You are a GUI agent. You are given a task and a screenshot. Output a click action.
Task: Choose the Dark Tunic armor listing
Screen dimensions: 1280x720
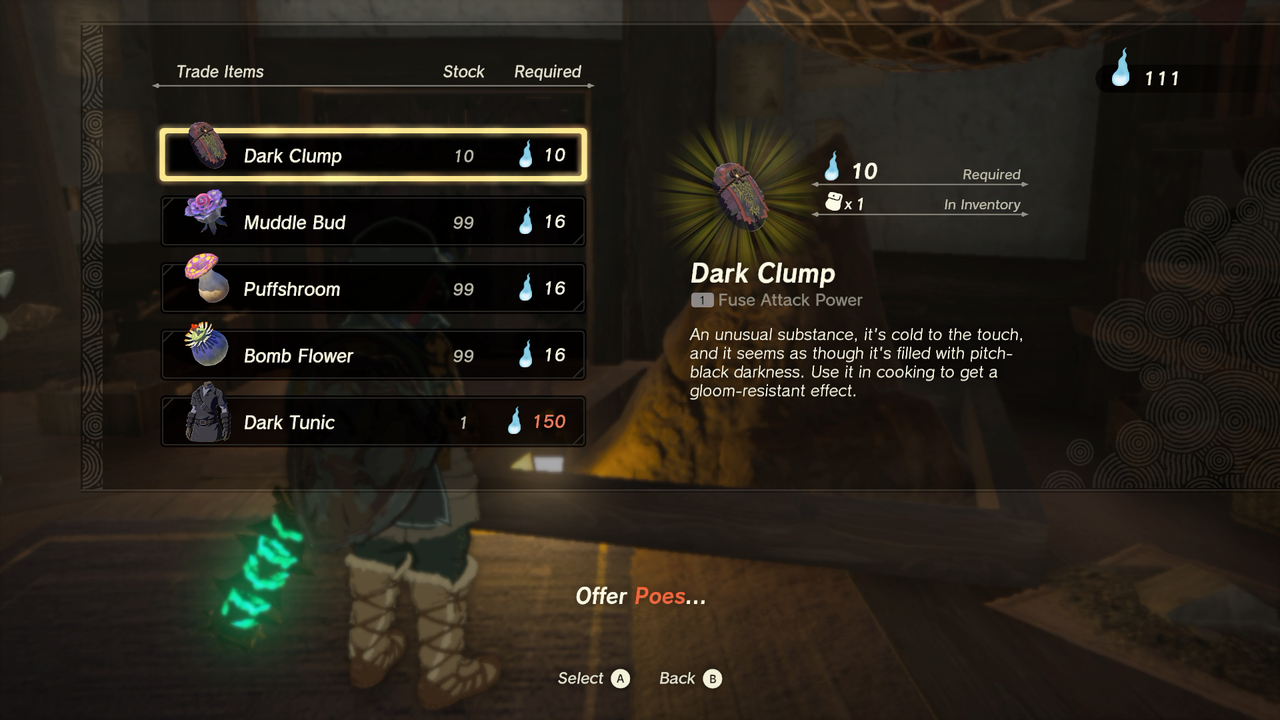pos(373,422)
